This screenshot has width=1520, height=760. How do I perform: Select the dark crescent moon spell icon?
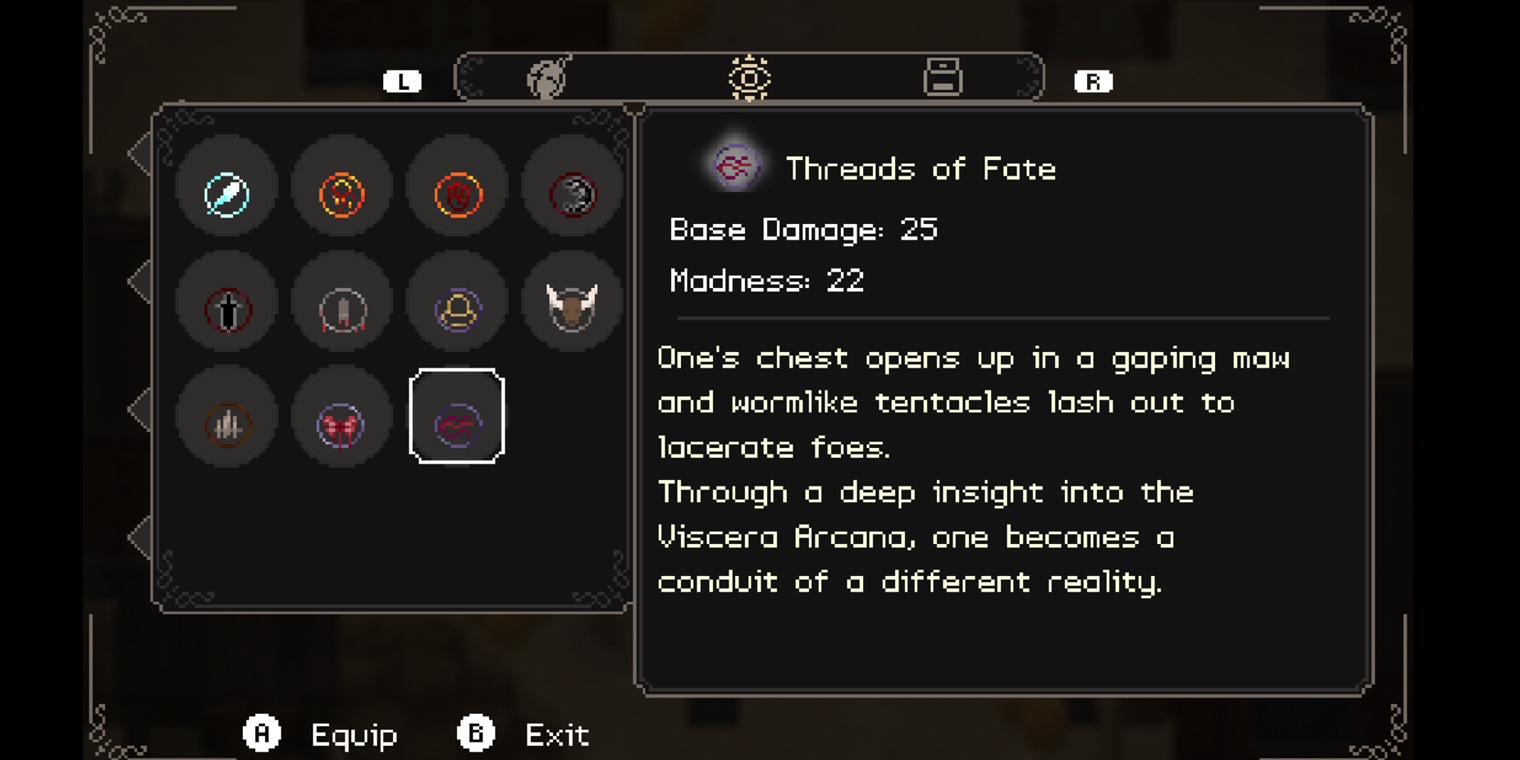pos(572,194)
